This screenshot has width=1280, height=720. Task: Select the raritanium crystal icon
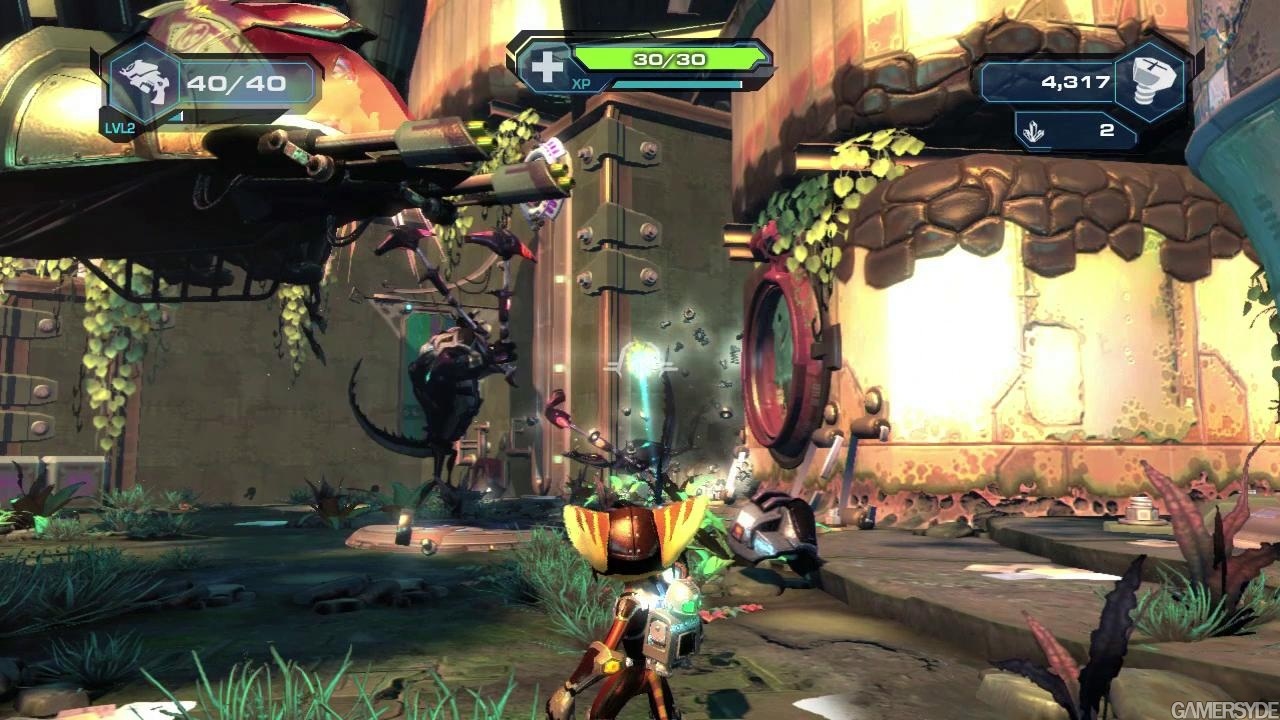pyautogui.click(x=1035, y=130)
